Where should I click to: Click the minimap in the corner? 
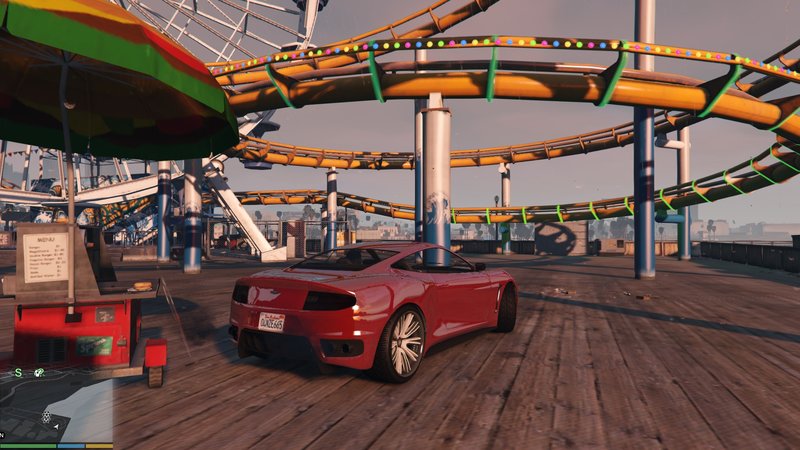pyautogui.click(x=56, y=405)
